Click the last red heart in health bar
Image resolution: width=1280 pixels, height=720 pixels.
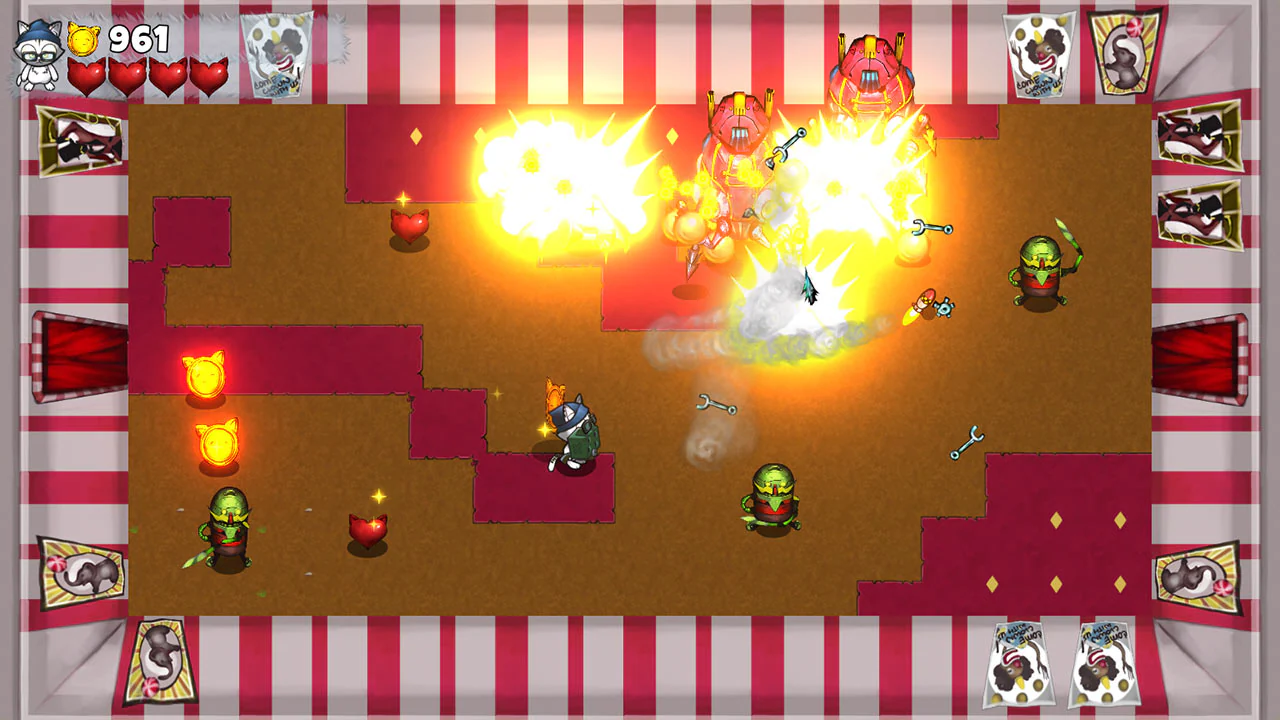coord(210,76)
